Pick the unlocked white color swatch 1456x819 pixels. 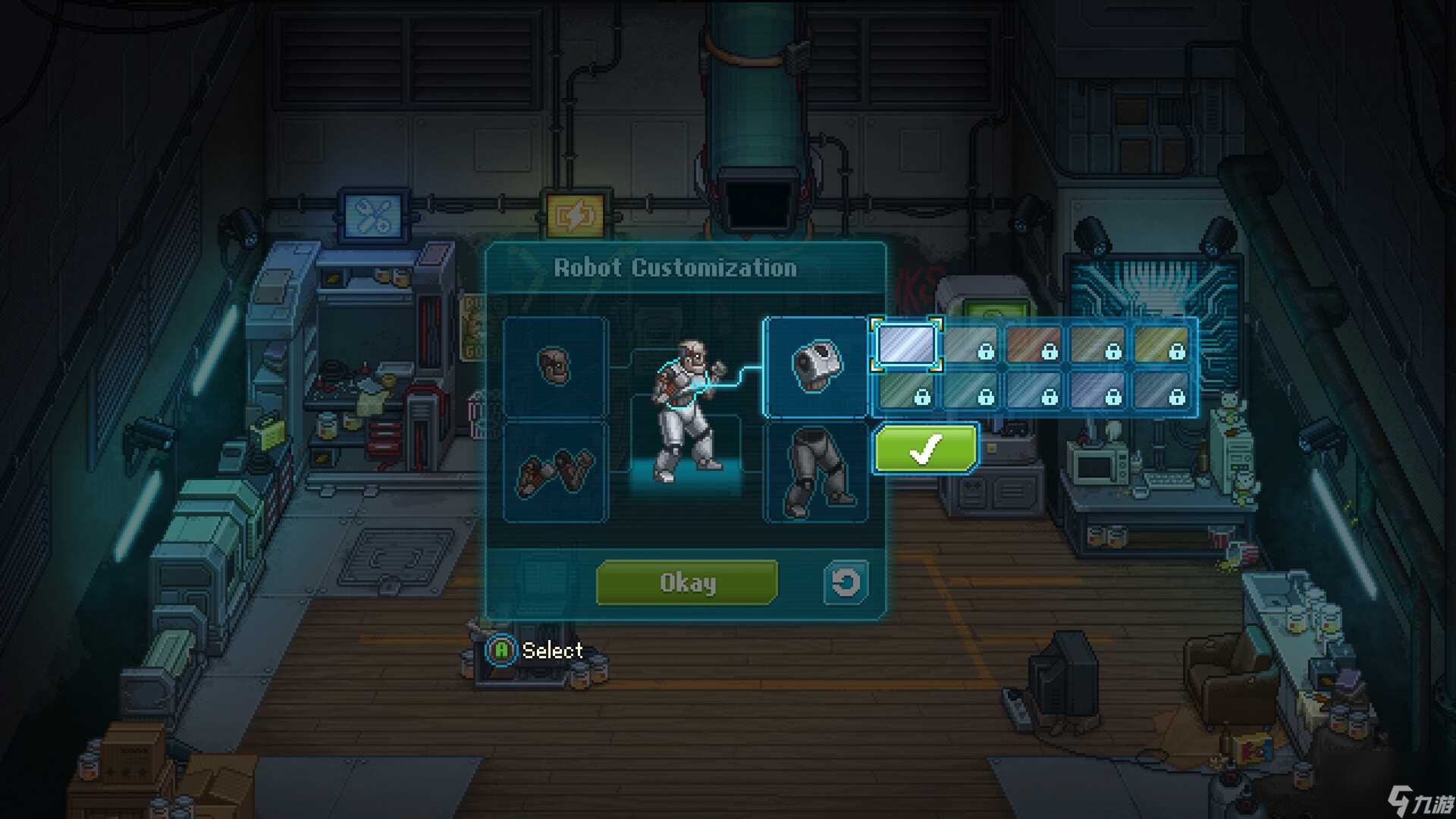tap(906, 345)
